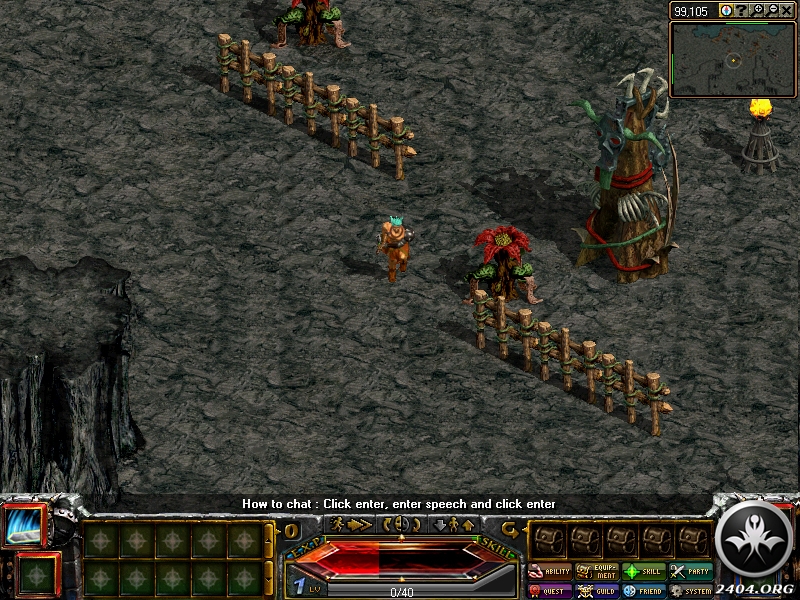Open the Guild window
Screen dimensions: 800x600
click(597, 591)
